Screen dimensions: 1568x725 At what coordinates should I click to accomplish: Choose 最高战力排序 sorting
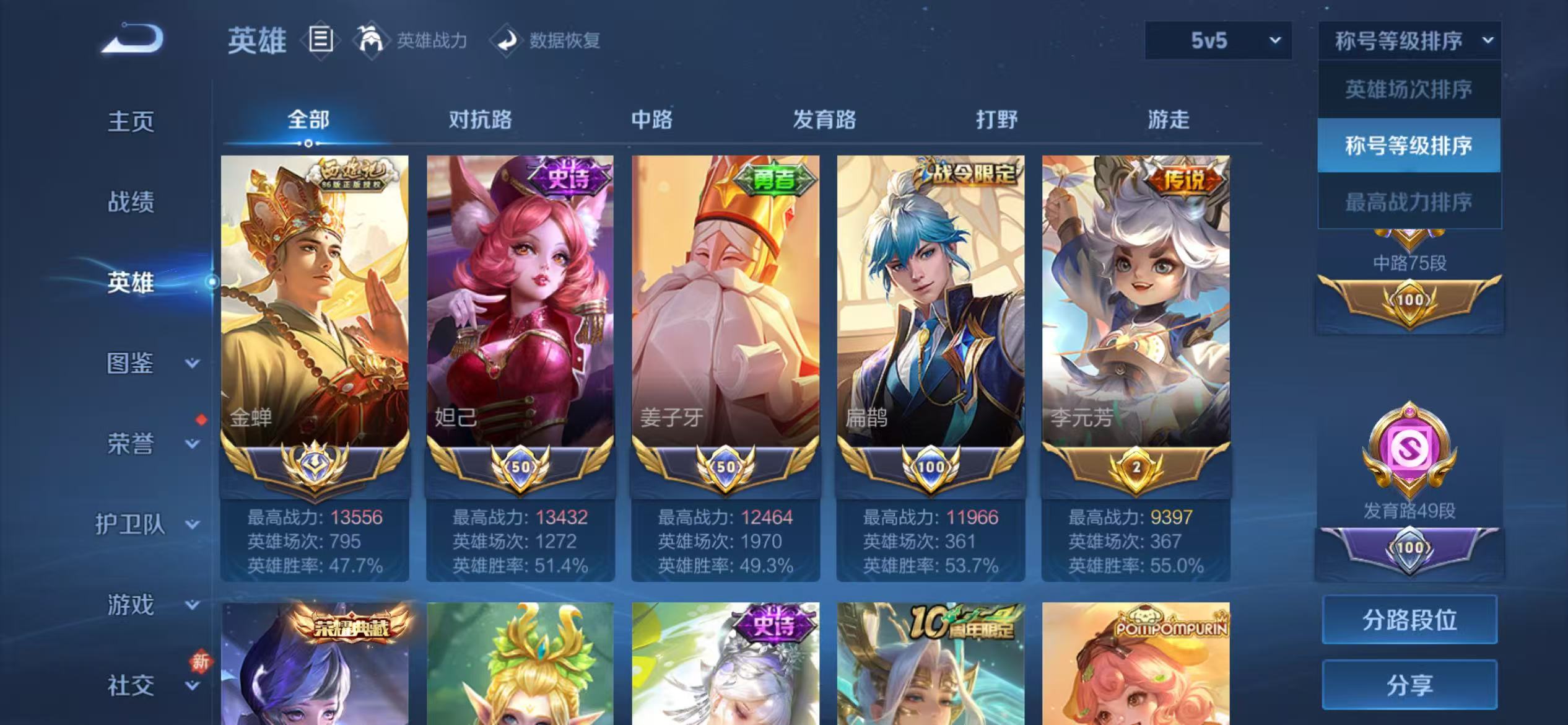tap(1410, 201)
